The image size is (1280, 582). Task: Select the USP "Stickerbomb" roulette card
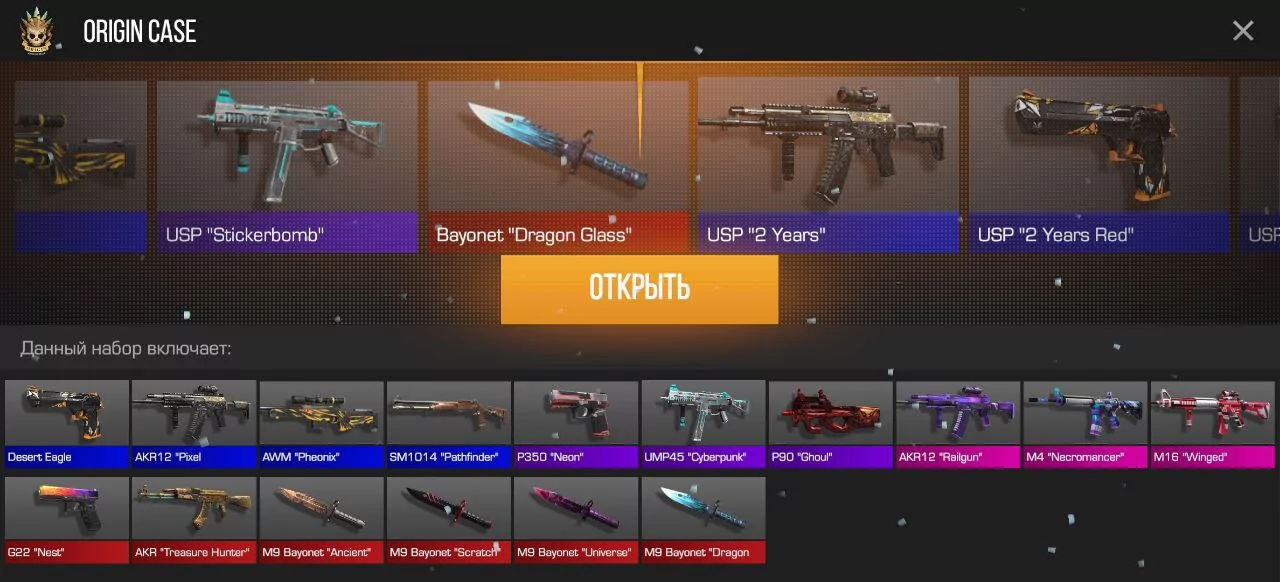(x=287, y=165)
